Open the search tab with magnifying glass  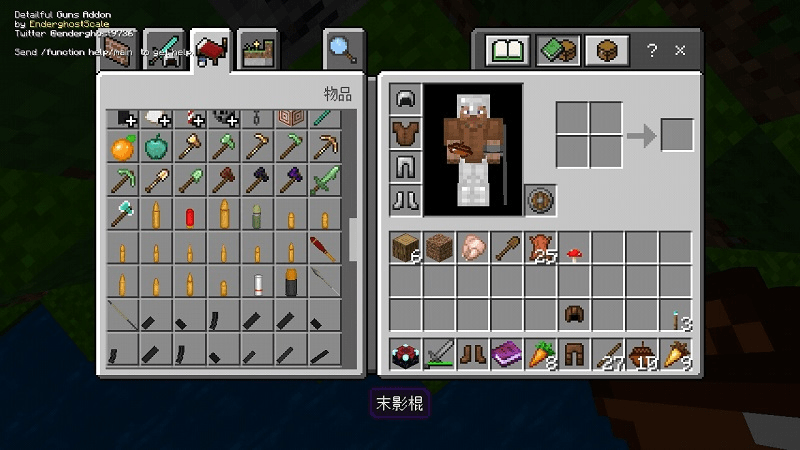coord(342,48)
